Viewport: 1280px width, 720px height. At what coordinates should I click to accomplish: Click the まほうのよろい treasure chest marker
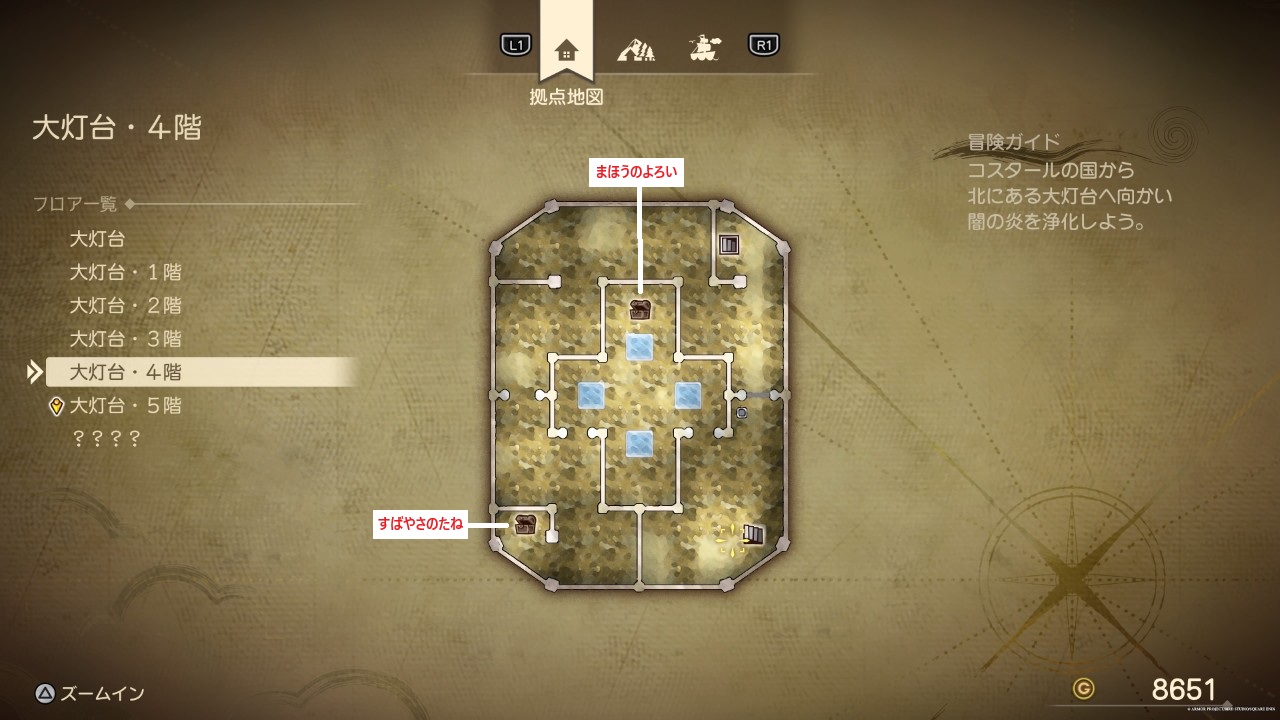[x=640, y=309]
